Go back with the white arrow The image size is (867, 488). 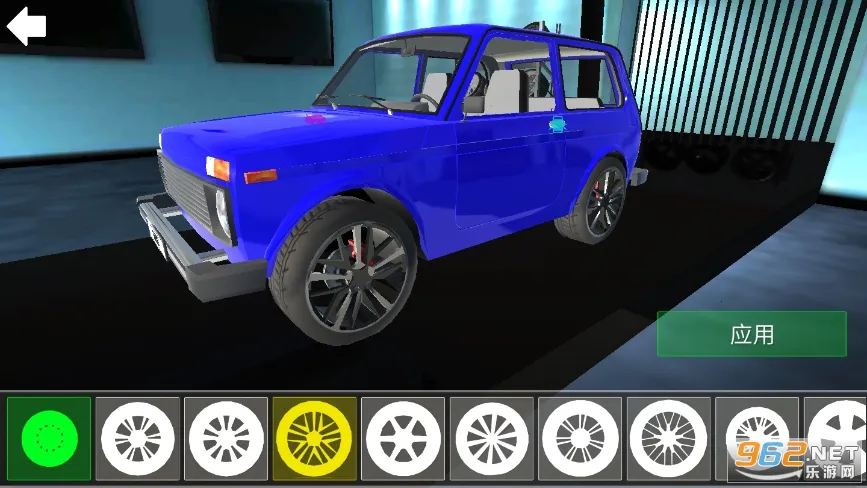[x=27, y=25]
